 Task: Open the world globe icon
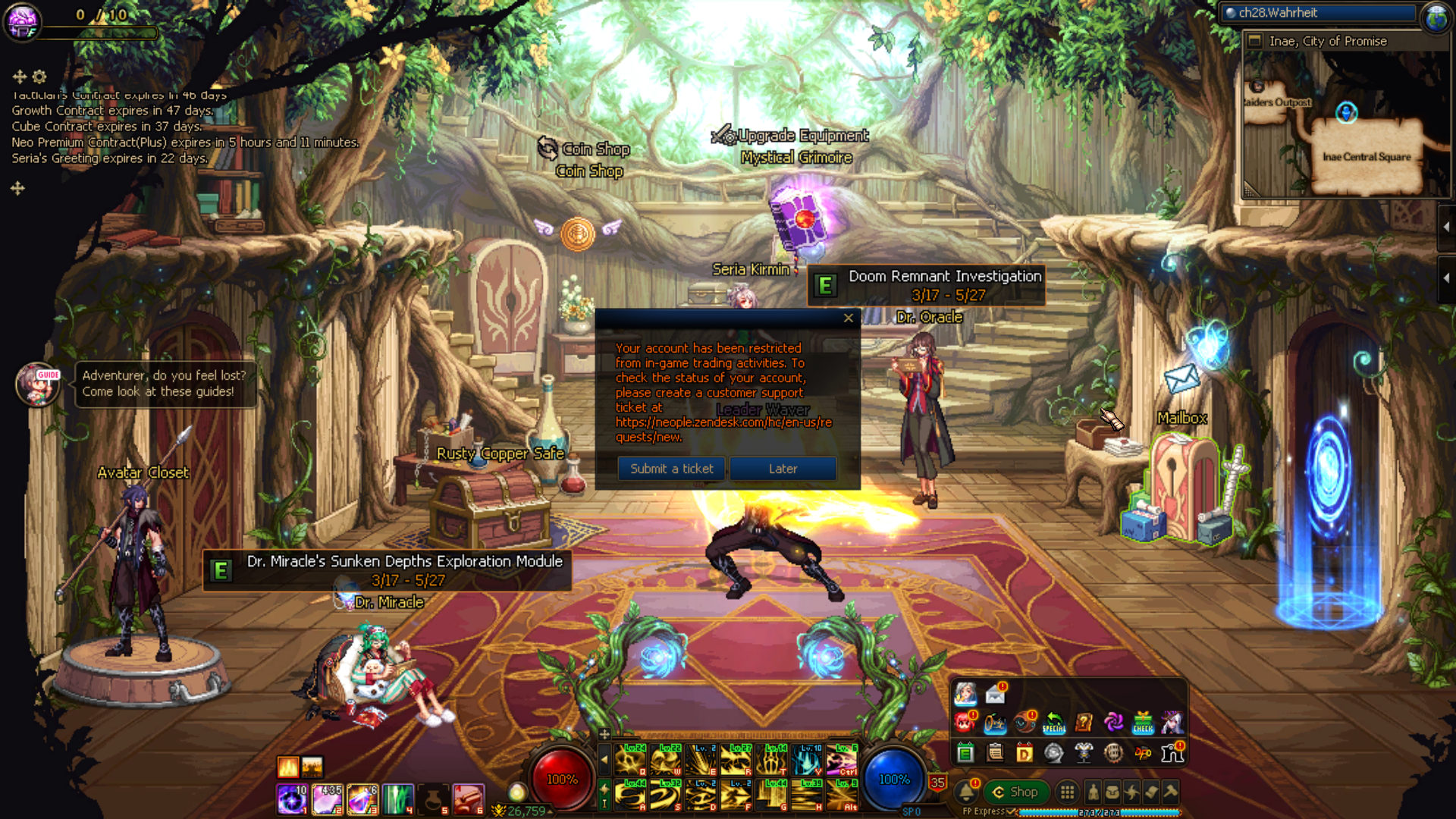pyautogui.click(x=1436, y=18)
